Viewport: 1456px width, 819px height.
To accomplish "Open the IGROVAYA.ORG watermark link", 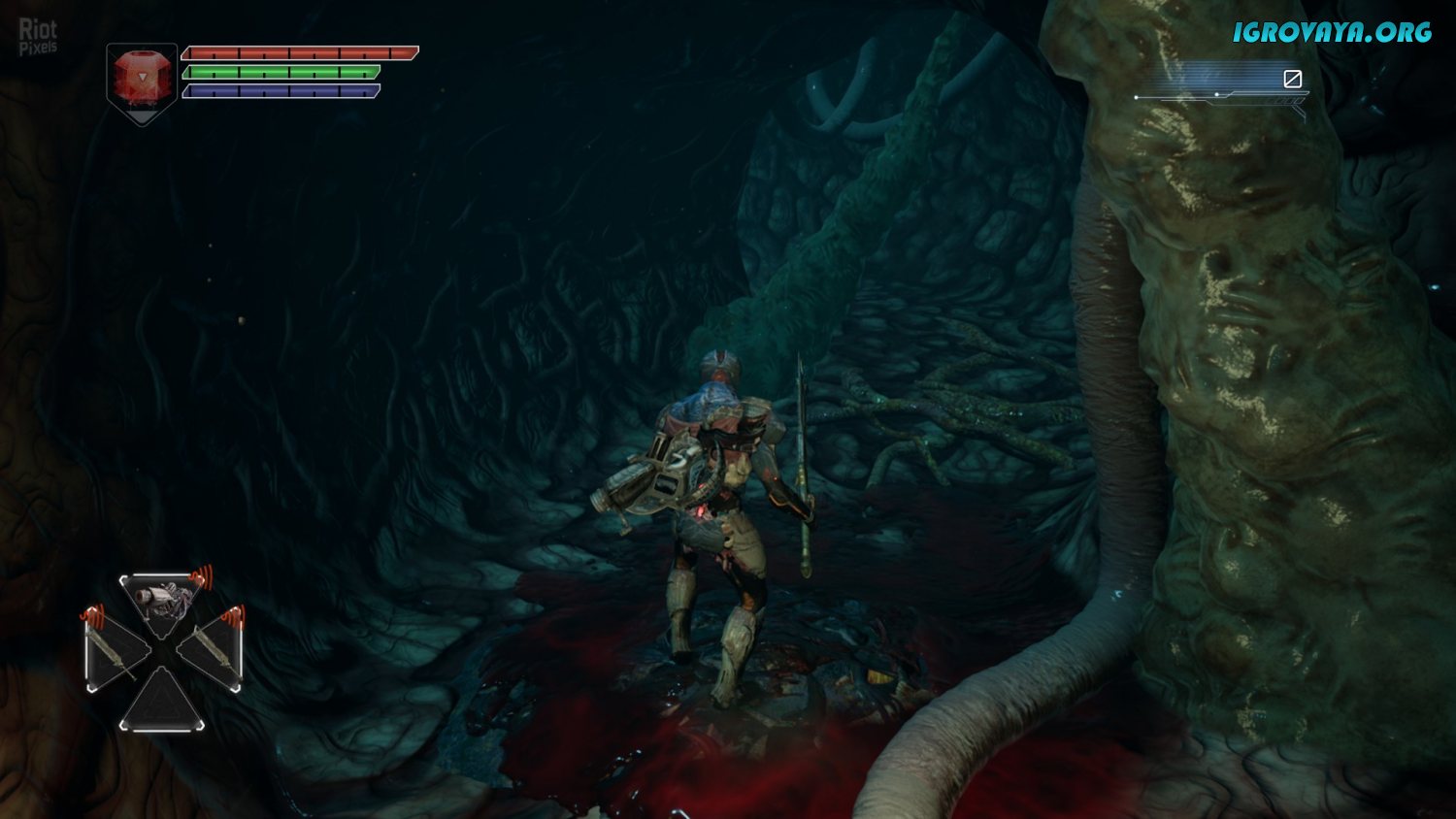I will point(1332,32).
